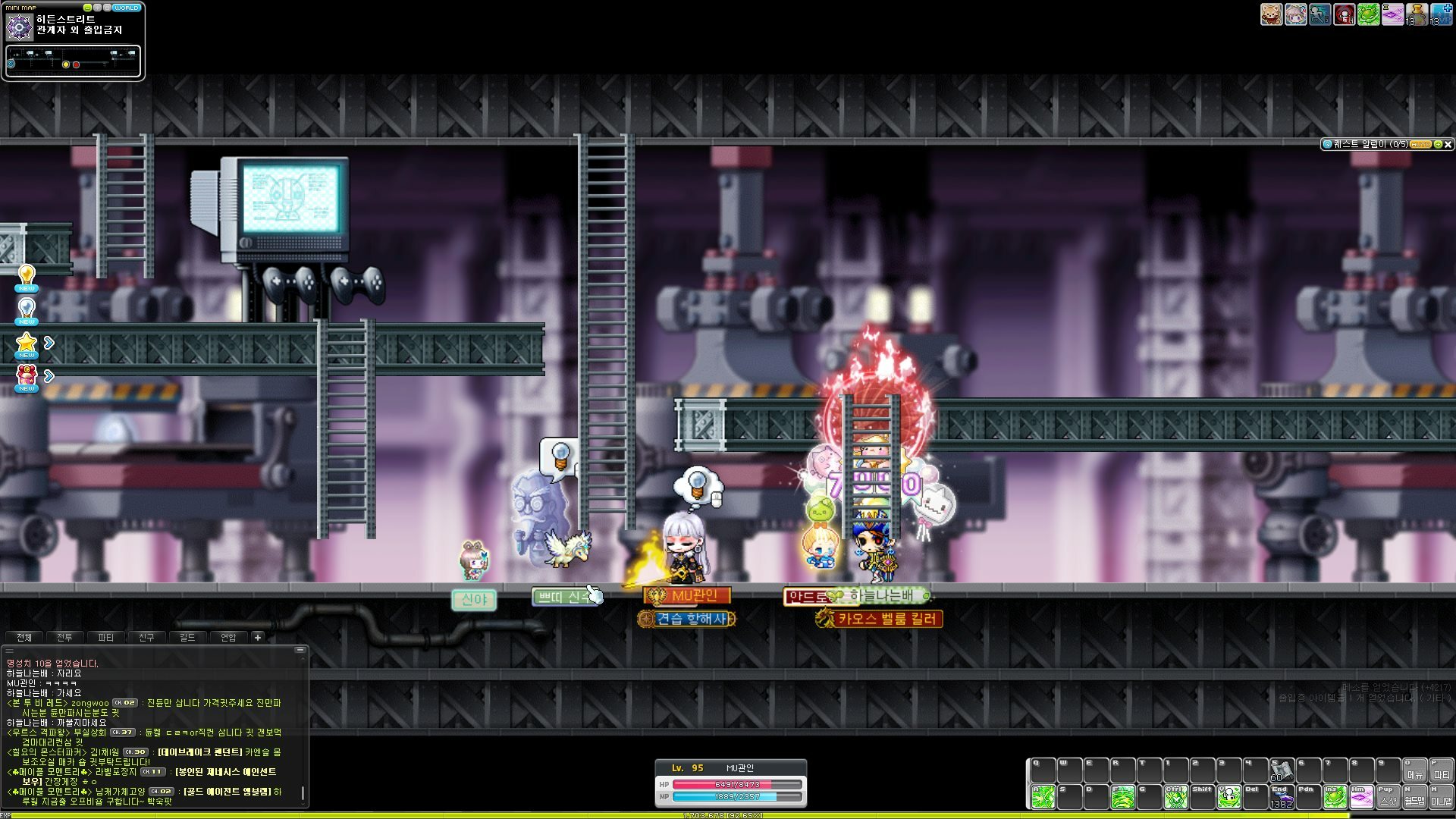Click the red panda buff icon
The image size is (1456, 819).
pyautogui.click(x=1271, y=14)
